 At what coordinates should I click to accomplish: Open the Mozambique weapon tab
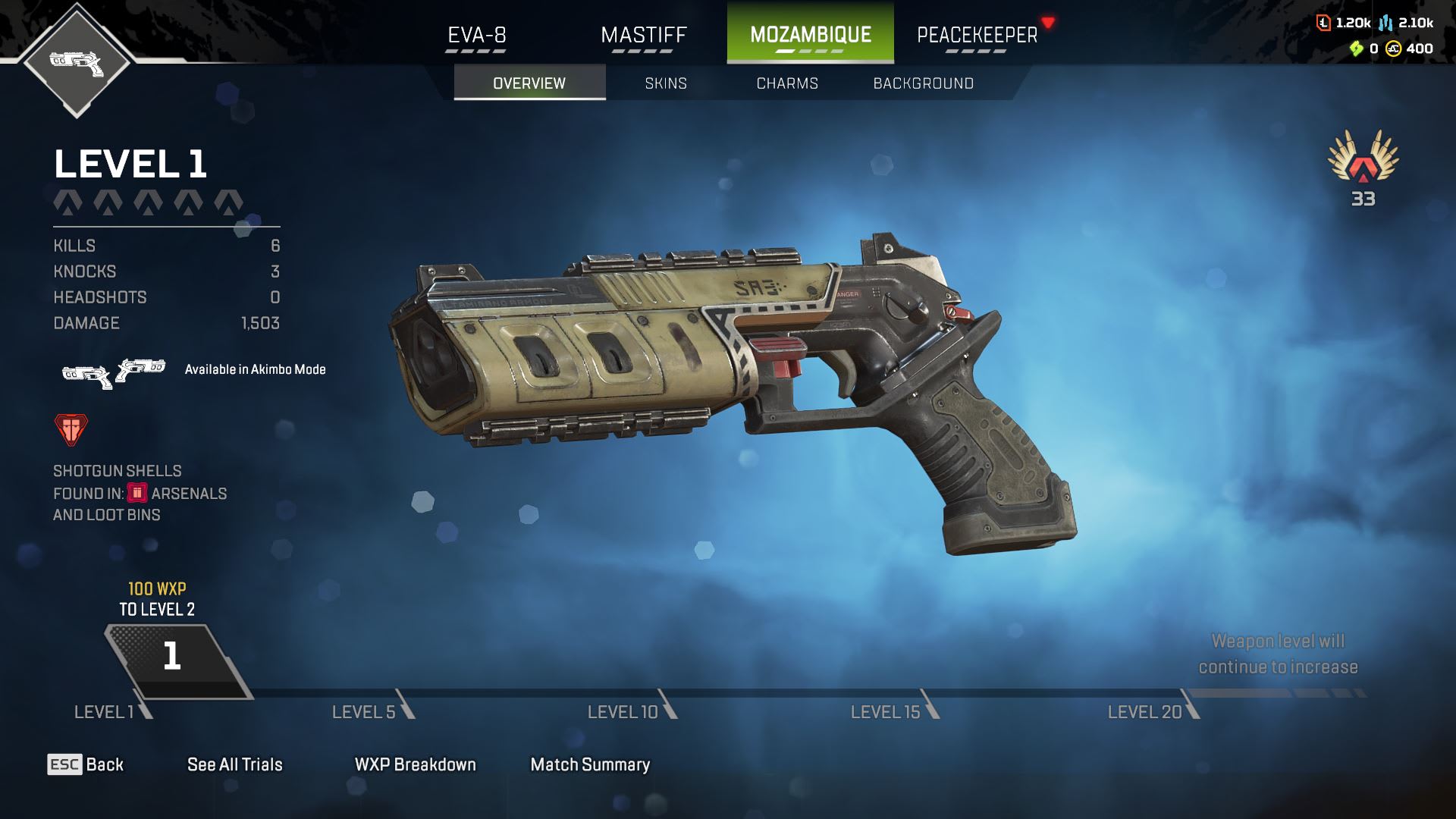[x=810, y=35]
